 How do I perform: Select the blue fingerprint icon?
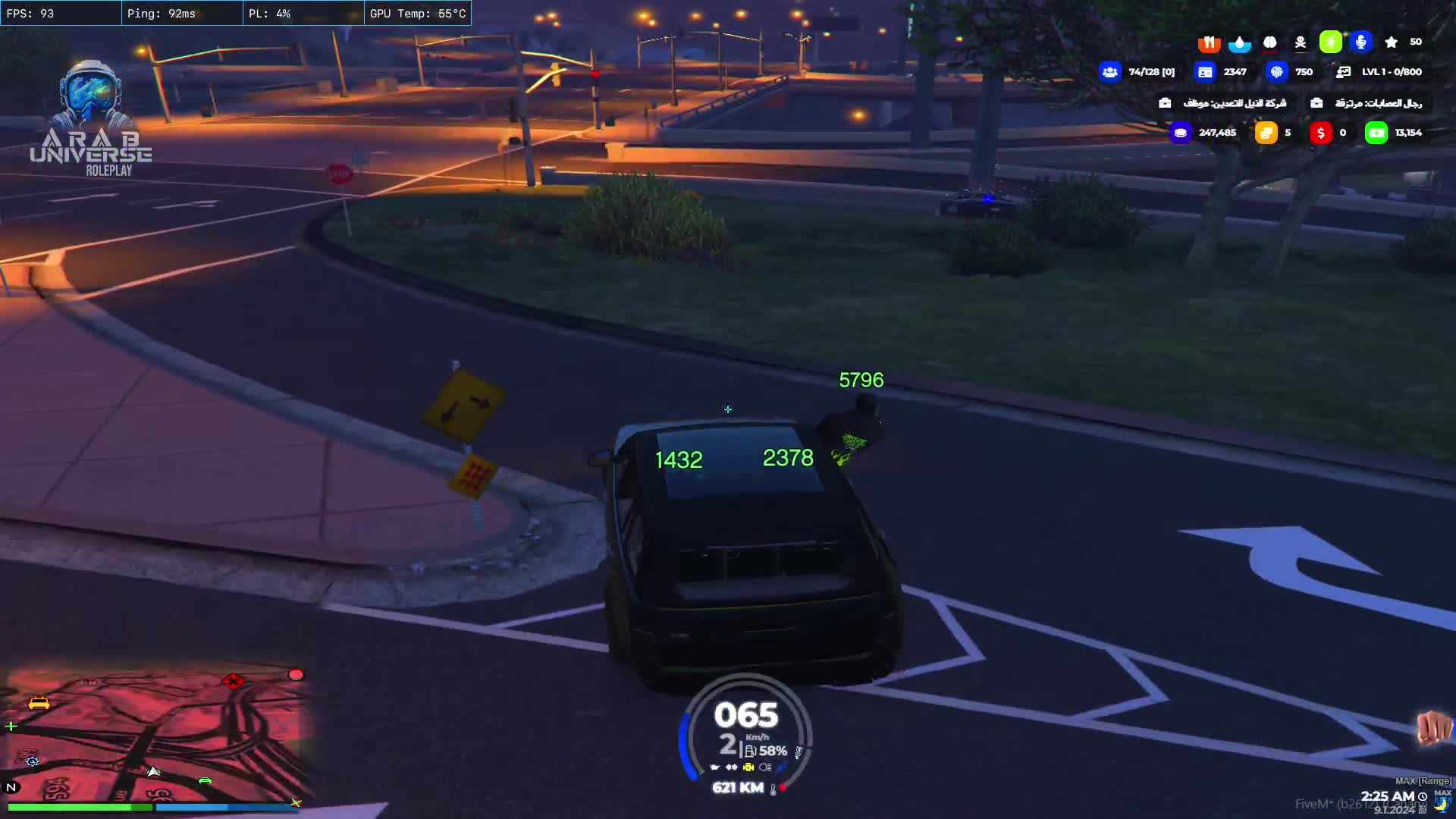(x=1277, y=72)
